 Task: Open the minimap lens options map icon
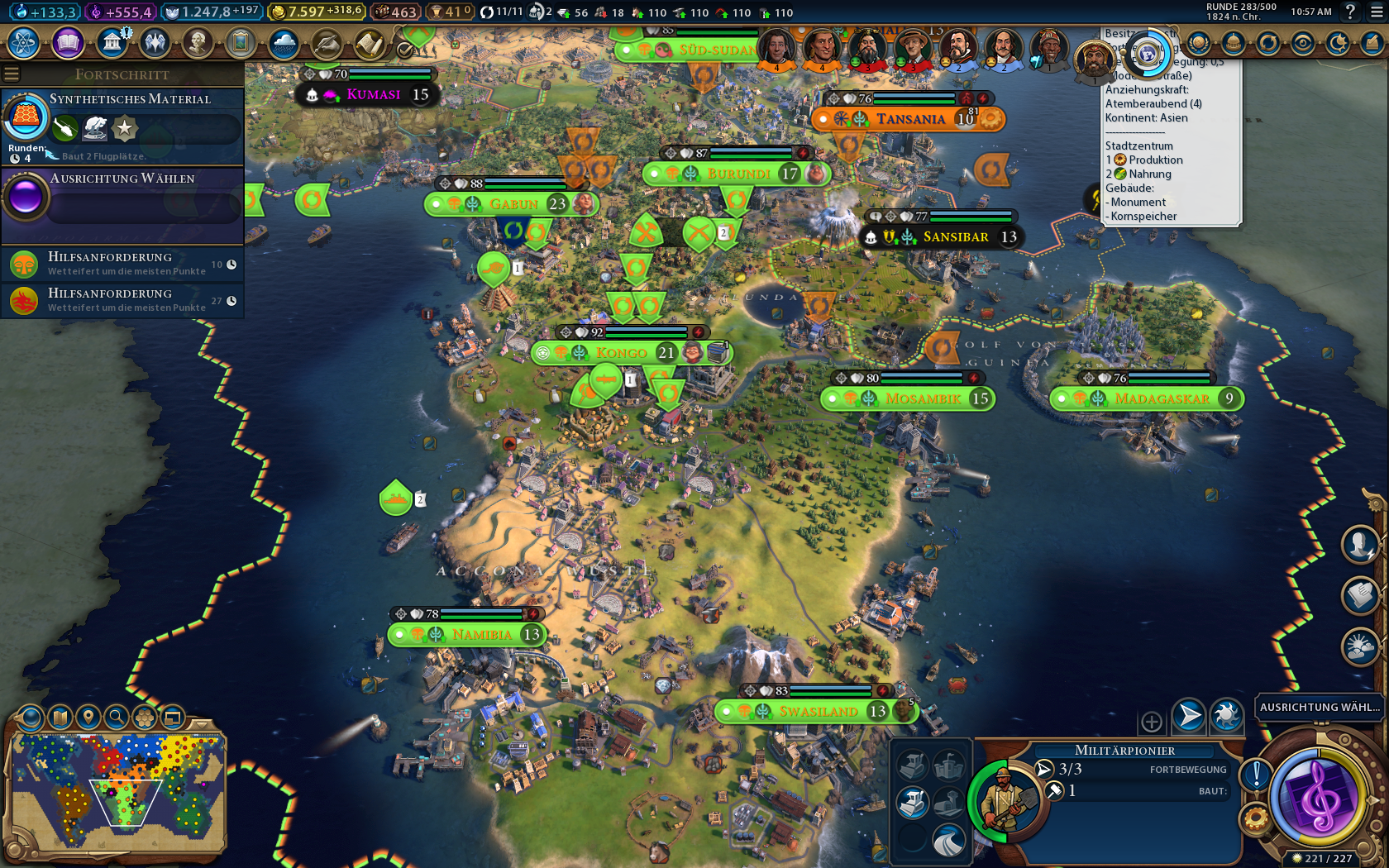(60, 717)
